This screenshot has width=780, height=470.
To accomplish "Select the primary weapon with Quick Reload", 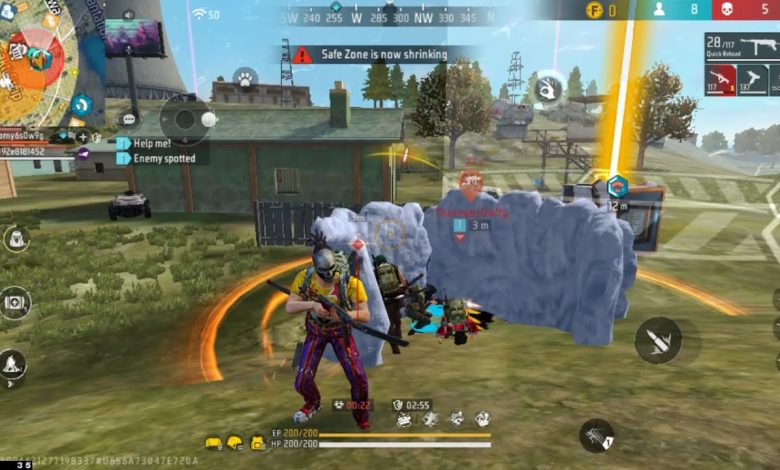I will [741, 47].
